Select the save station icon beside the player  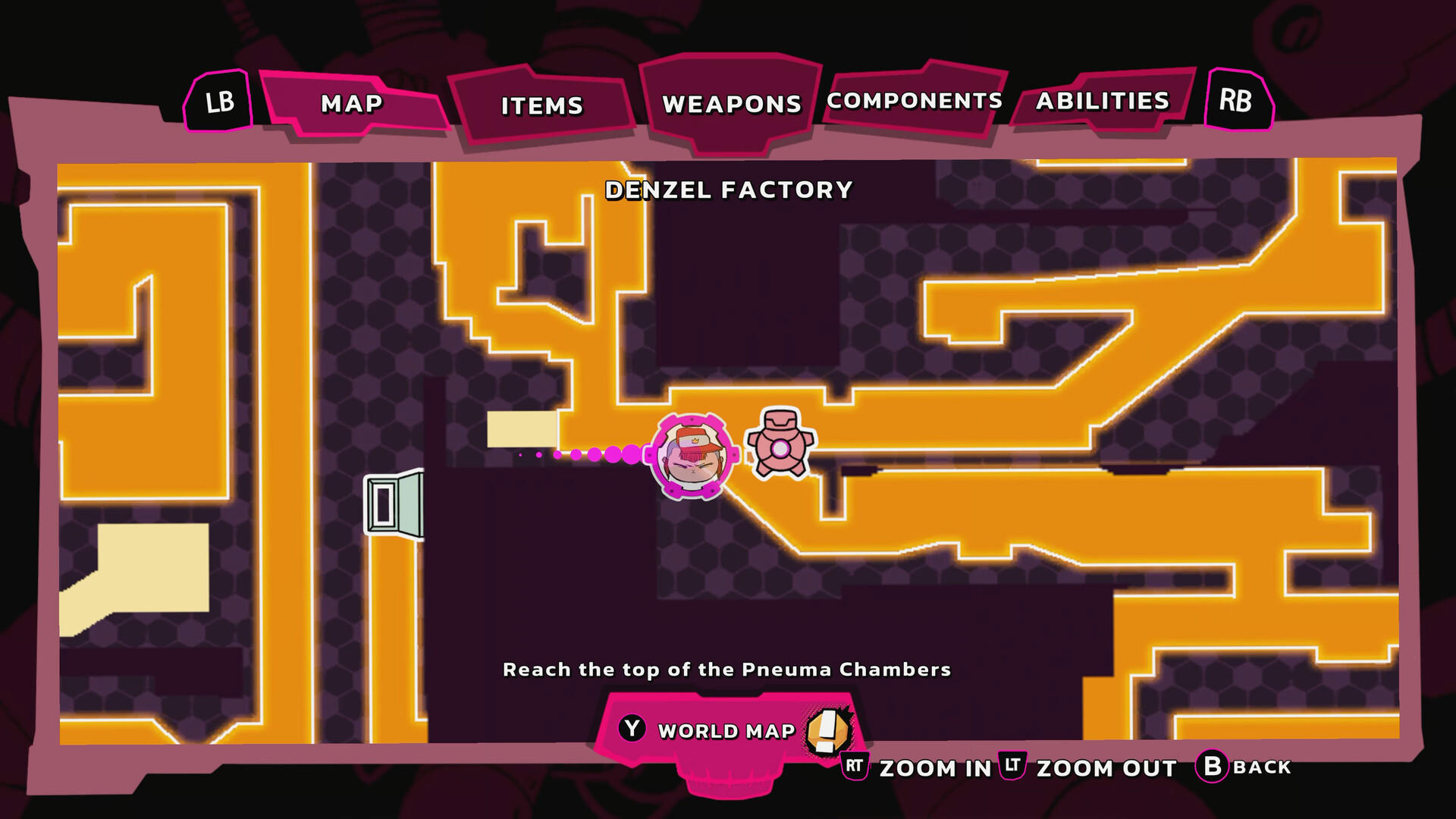pyautogui.click(x=780, y=444)
